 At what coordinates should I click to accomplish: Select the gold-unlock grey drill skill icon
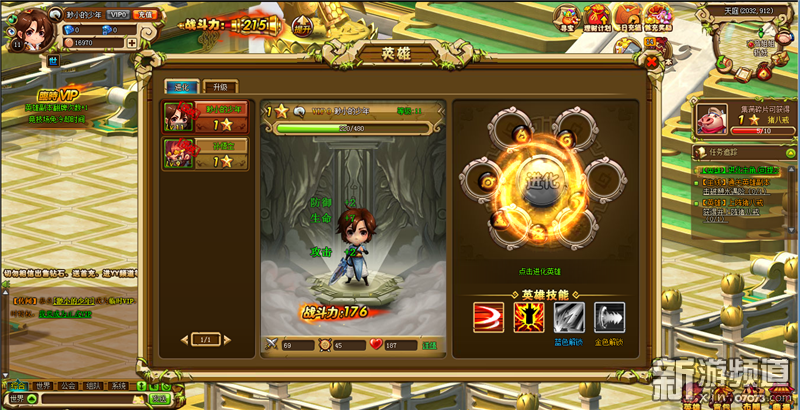(x=609, y=317)
